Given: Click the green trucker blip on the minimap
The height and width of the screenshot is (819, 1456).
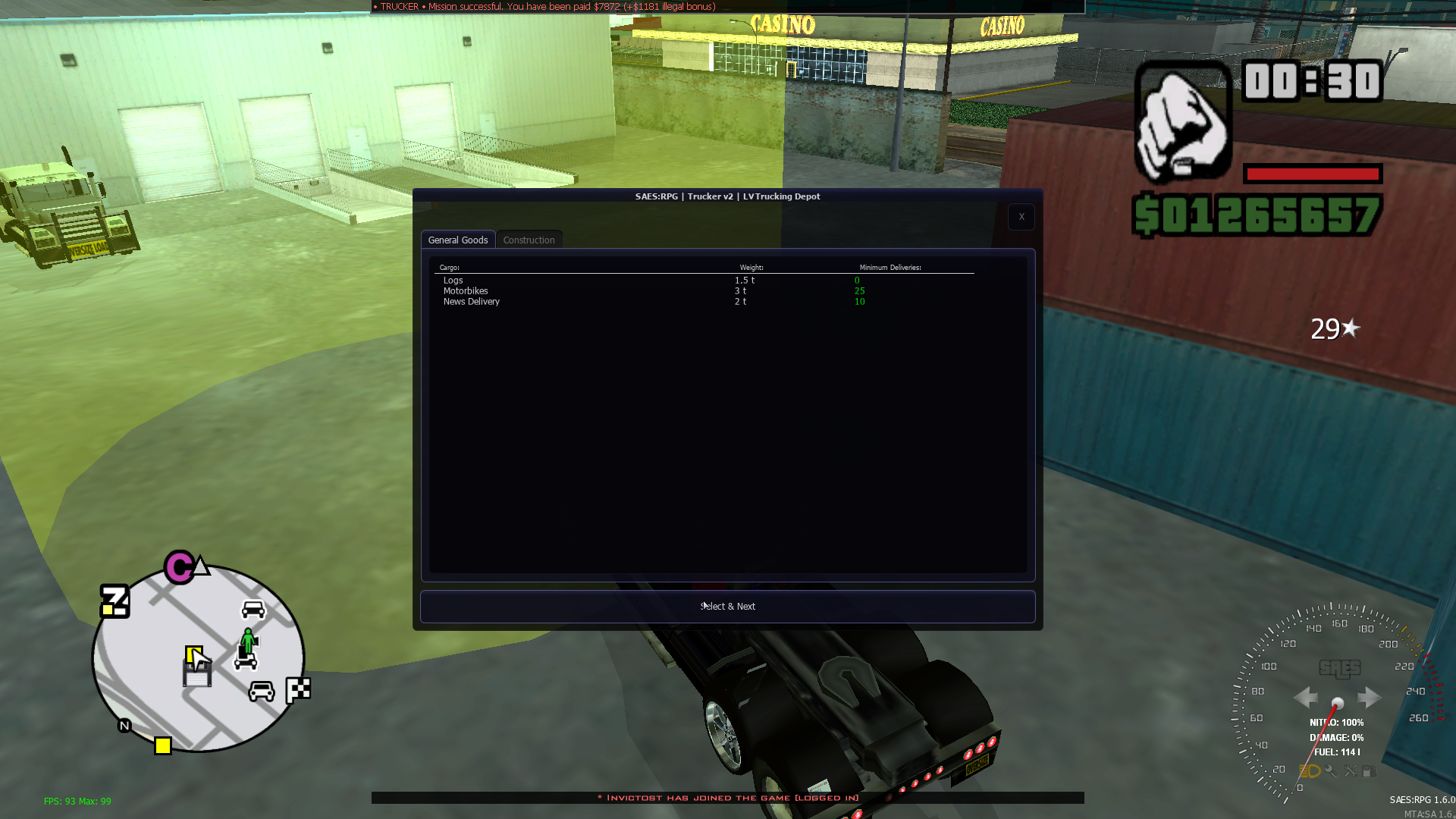Looking at the screenshot, I should click(x=247, y=641).
